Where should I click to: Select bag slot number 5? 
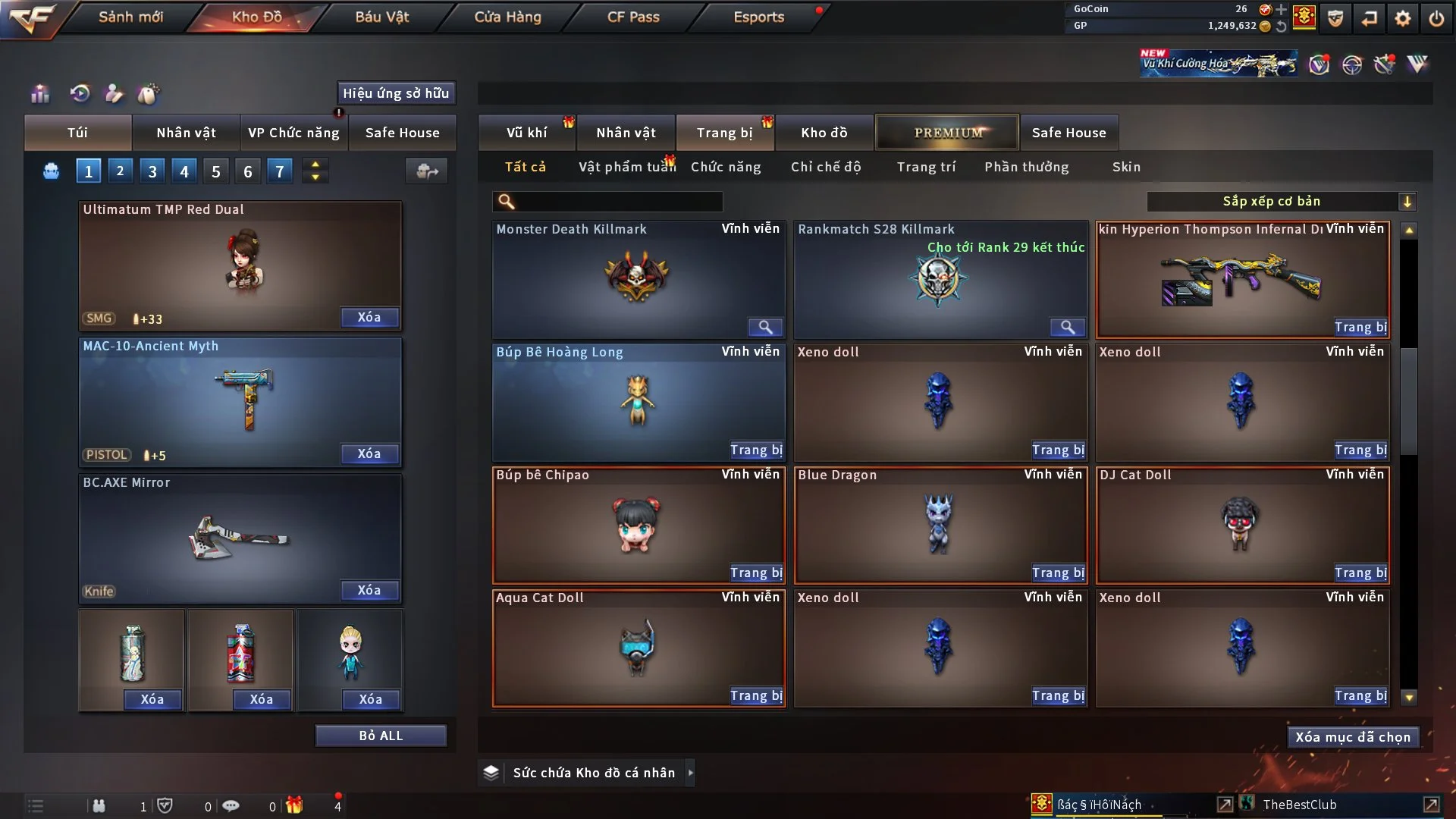[x=215, y=171]
